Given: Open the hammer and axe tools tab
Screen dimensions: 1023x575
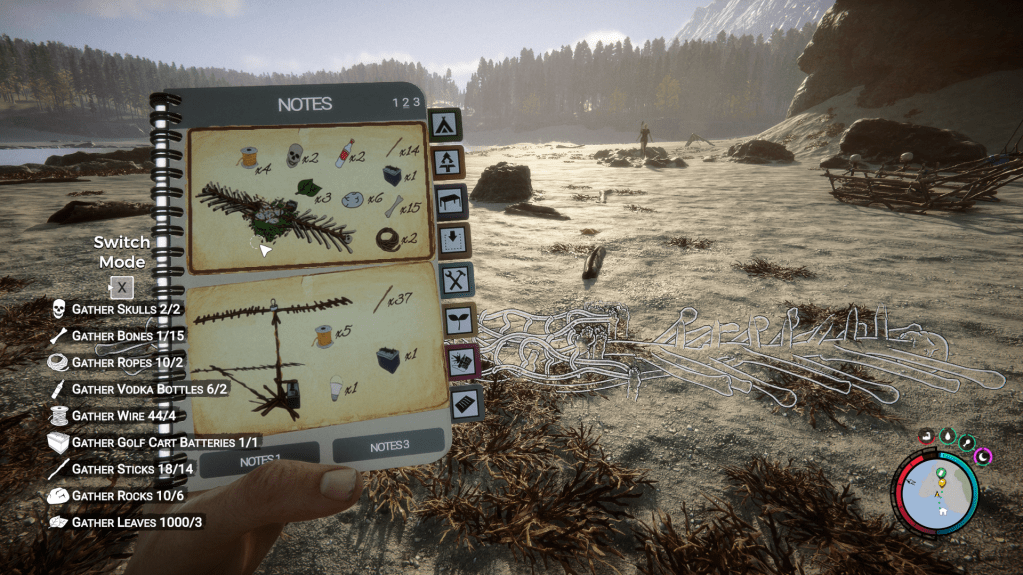Looking at the screenshot, I should point(456,280).
